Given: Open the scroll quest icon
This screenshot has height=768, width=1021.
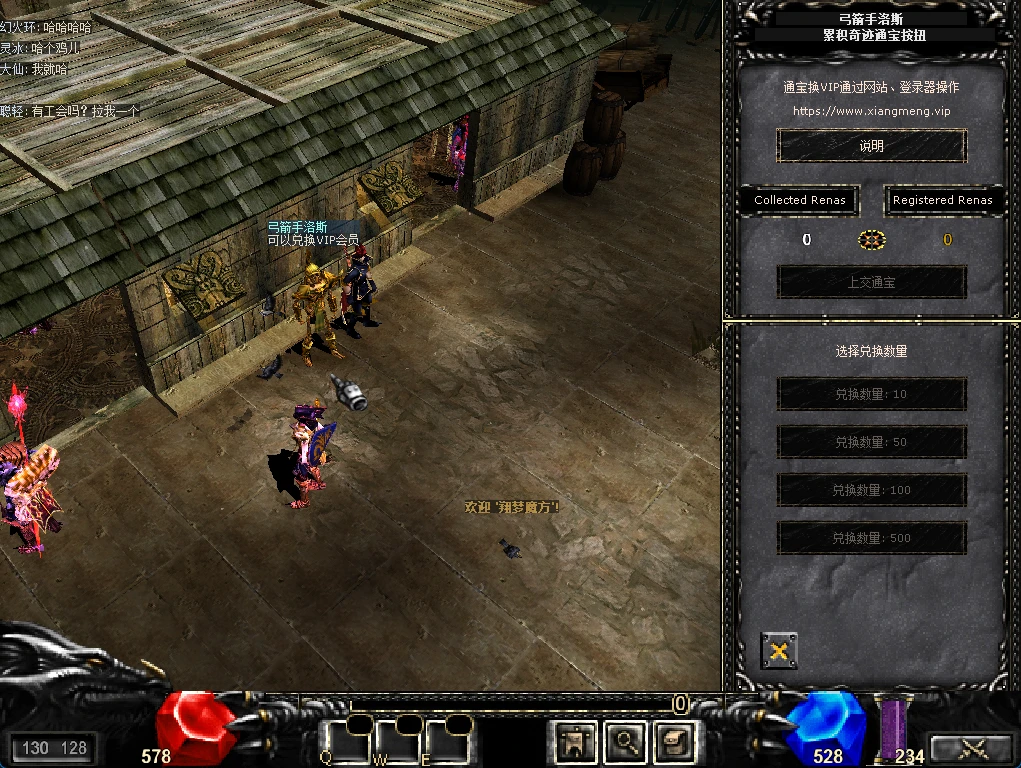Looking at the screenshot, I should [x=674, y=741].
